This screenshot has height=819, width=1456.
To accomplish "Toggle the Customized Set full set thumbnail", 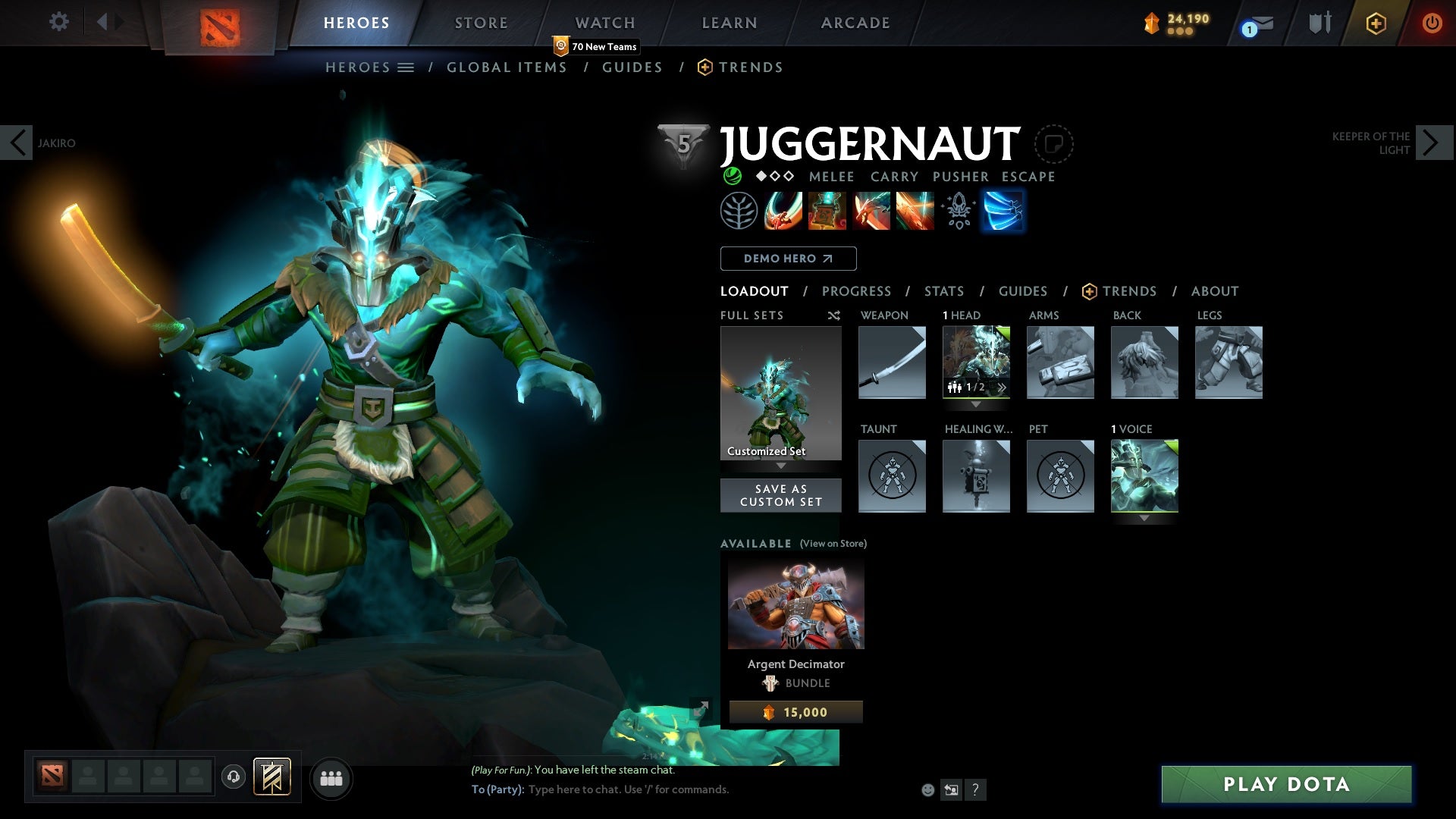I will 780,393.
